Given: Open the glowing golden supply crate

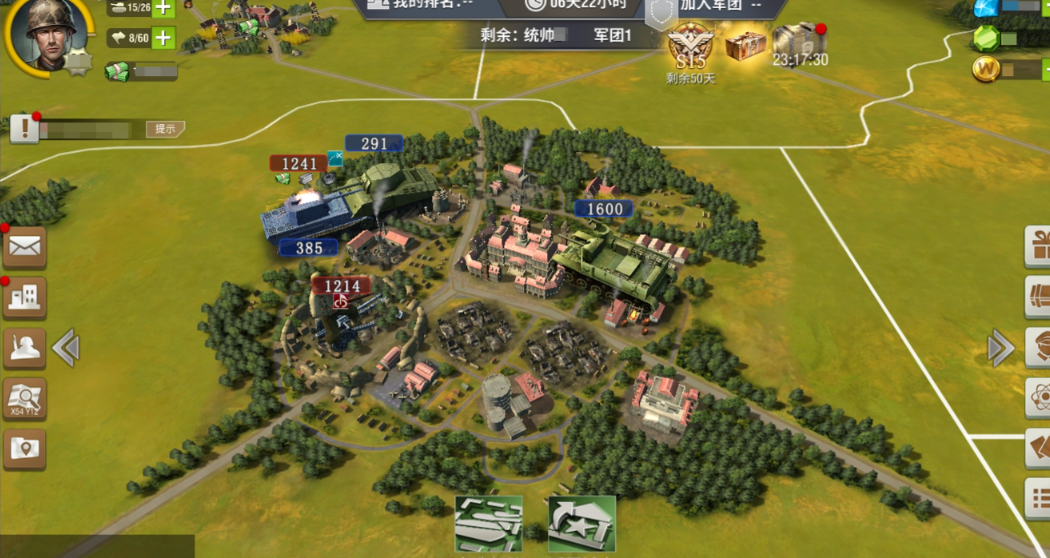Looking at the screenshot, I should coord(745,45).
